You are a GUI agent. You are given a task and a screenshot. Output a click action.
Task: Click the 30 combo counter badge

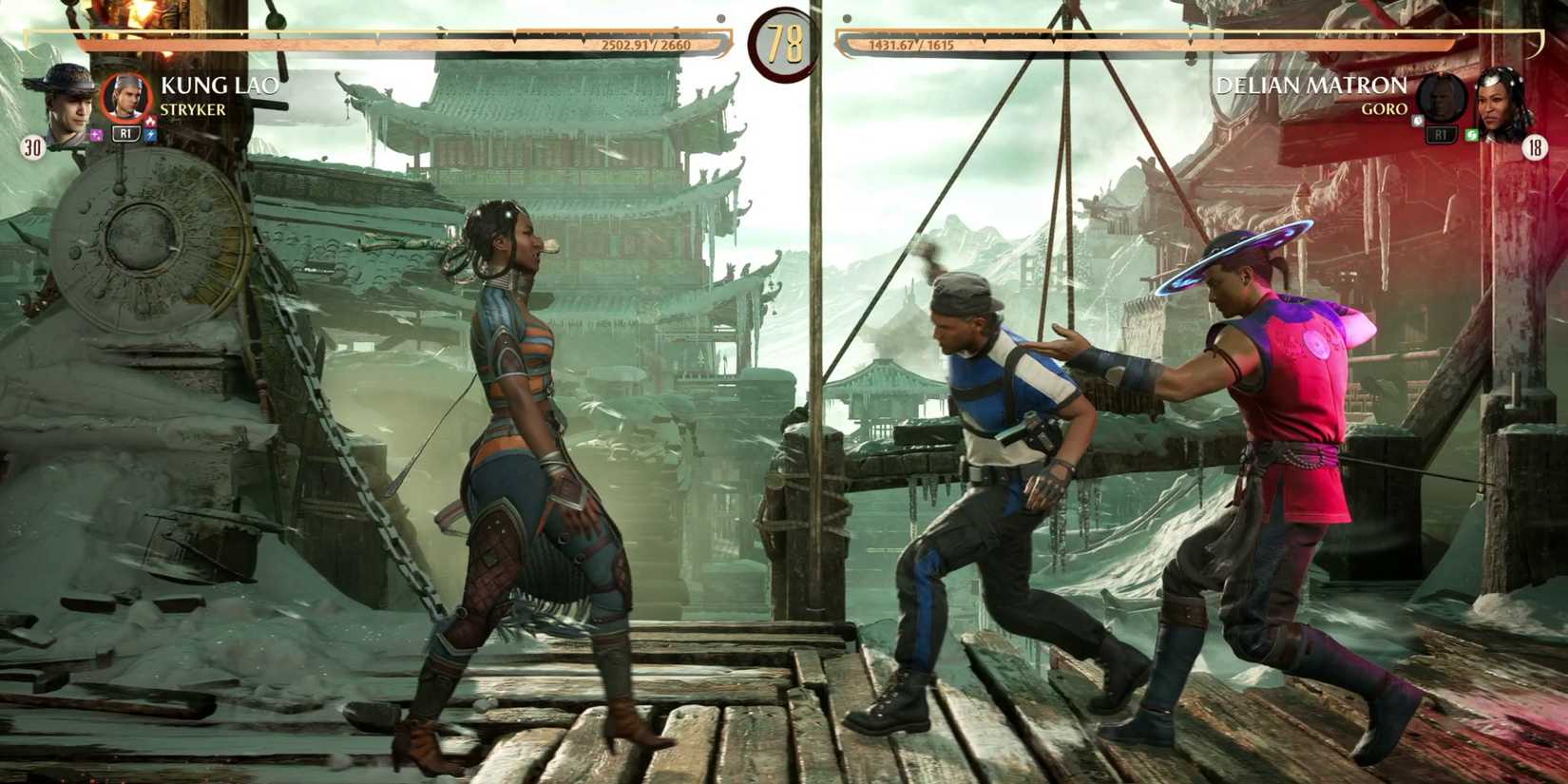tap(31, 145)
